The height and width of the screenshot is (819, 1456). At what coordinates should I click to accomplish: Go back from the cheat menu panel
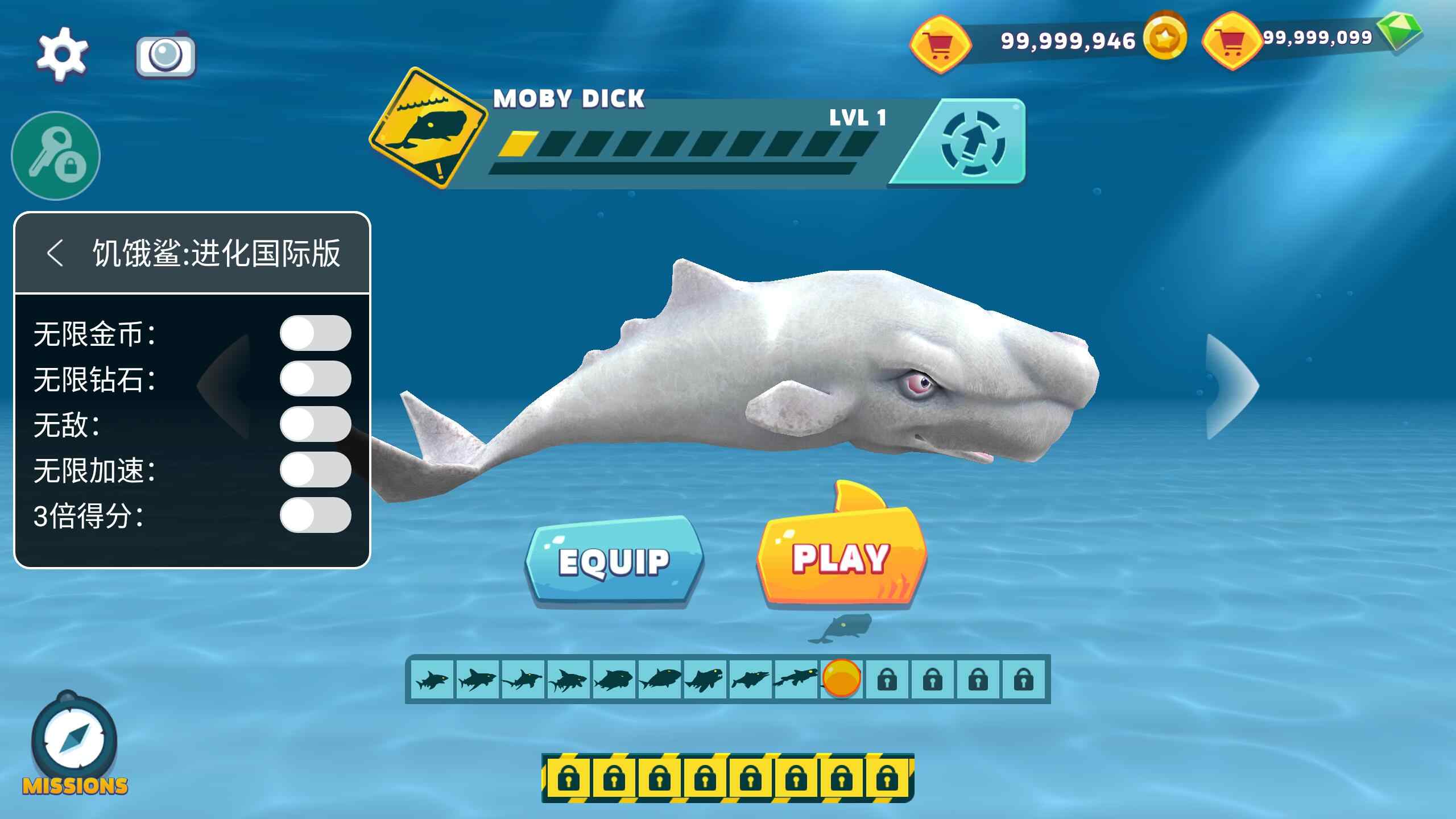tap(55, 253)
